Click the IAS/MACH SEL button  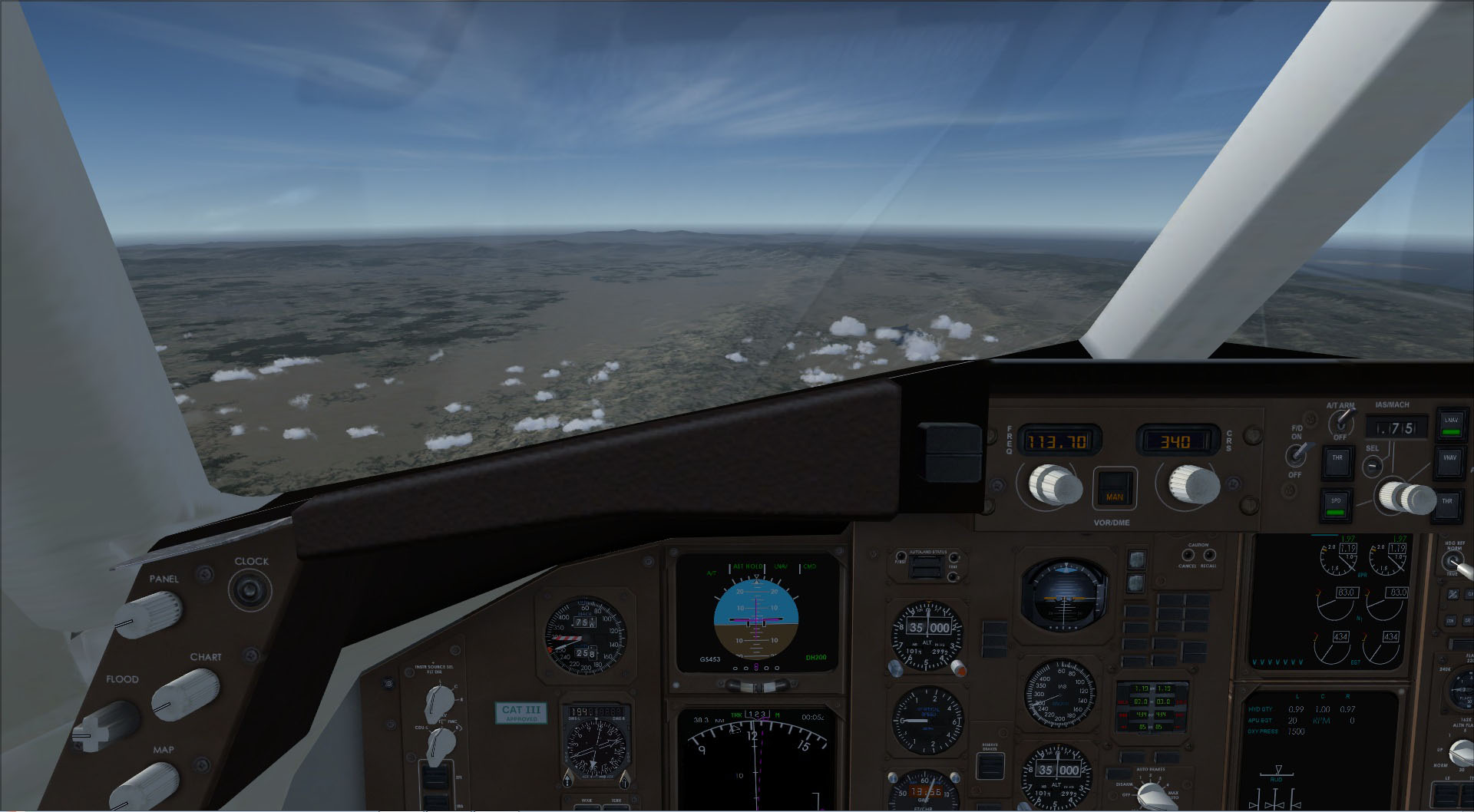(1371, 465)
